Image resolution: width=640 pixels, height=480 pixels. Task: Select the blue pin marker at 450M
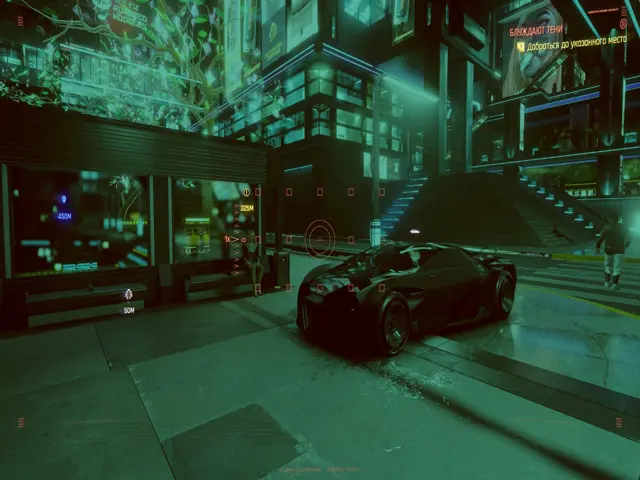click(64, 200)
